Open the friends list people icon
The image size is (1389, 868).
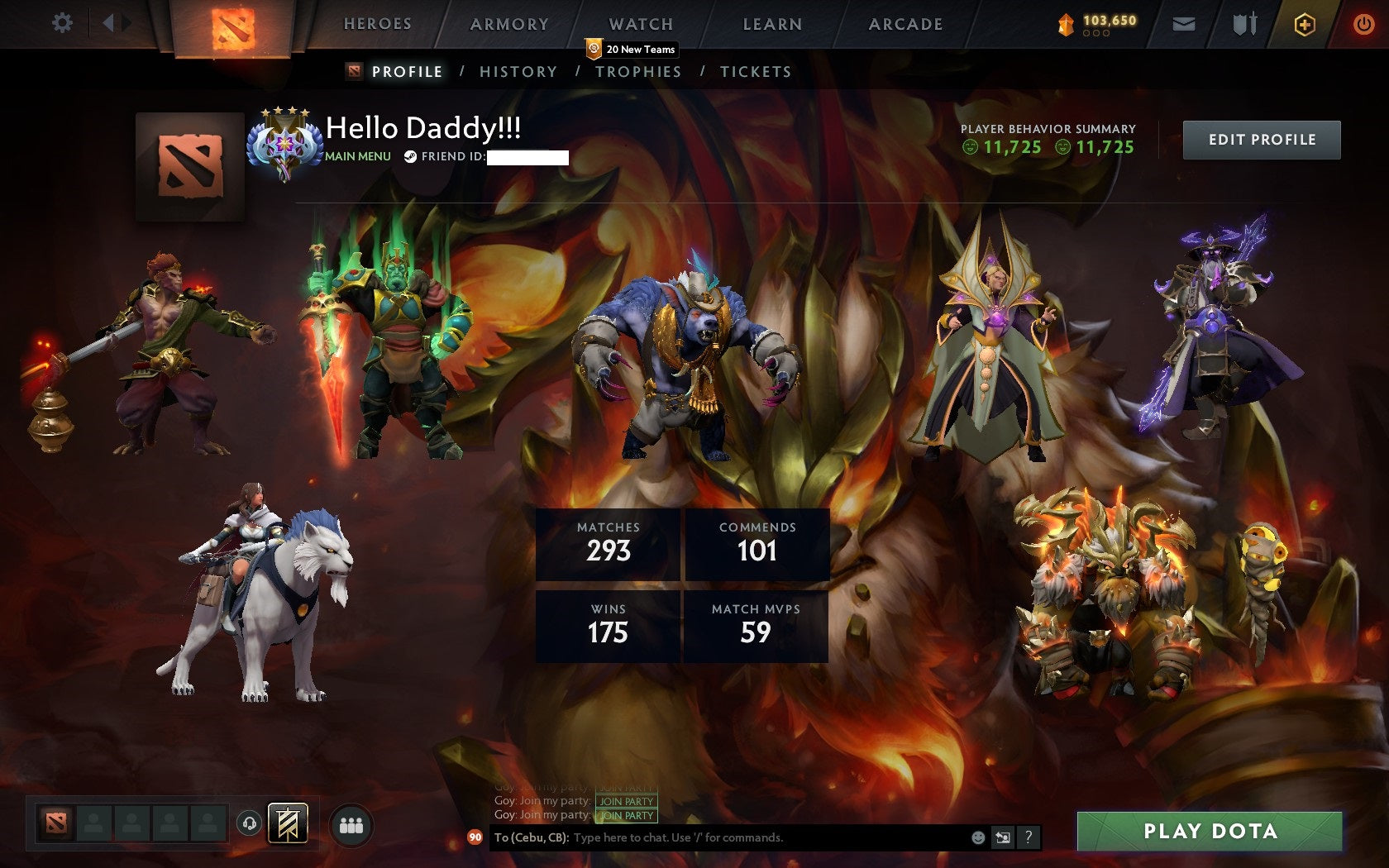pyautogui.click(x=350, y=823)
